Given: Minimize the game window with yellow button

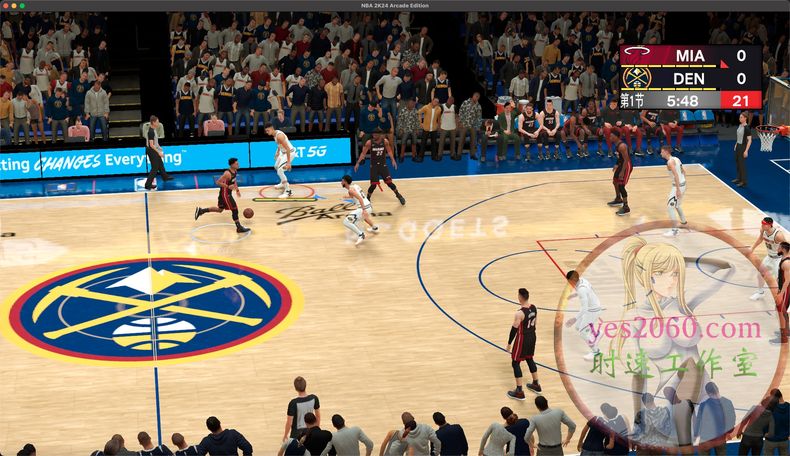Looking at the screenshot, I should pos(14,5).
